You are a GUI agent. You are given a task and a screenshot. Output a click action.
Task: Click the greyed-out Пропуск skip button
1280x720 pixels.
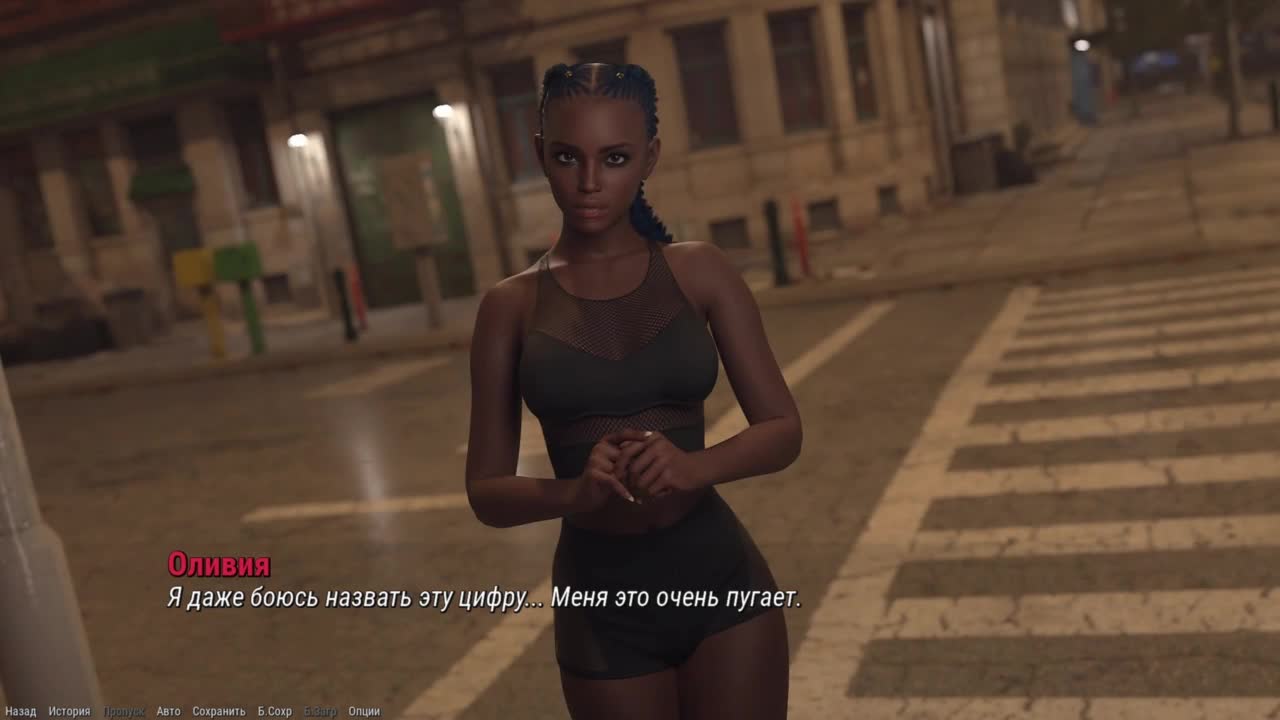coord(123,711)
